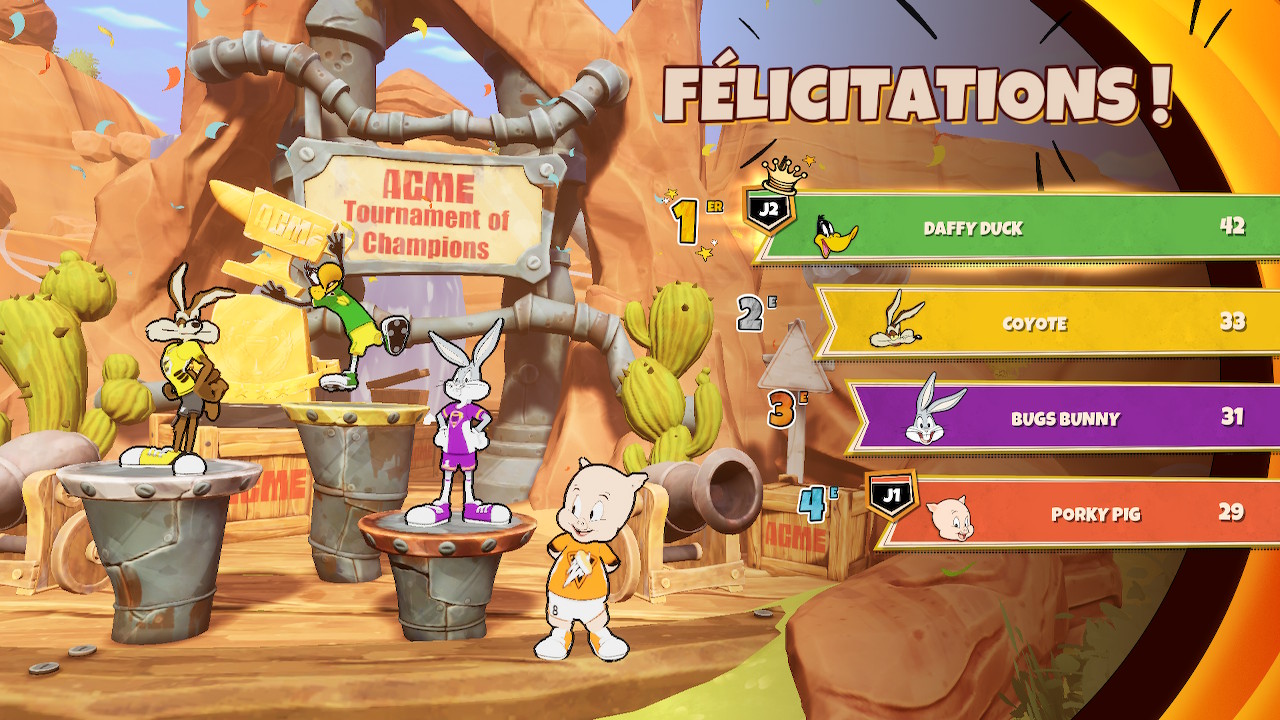
Task: Select the Daffy Duck first-place row
Action: point(1010,228)
